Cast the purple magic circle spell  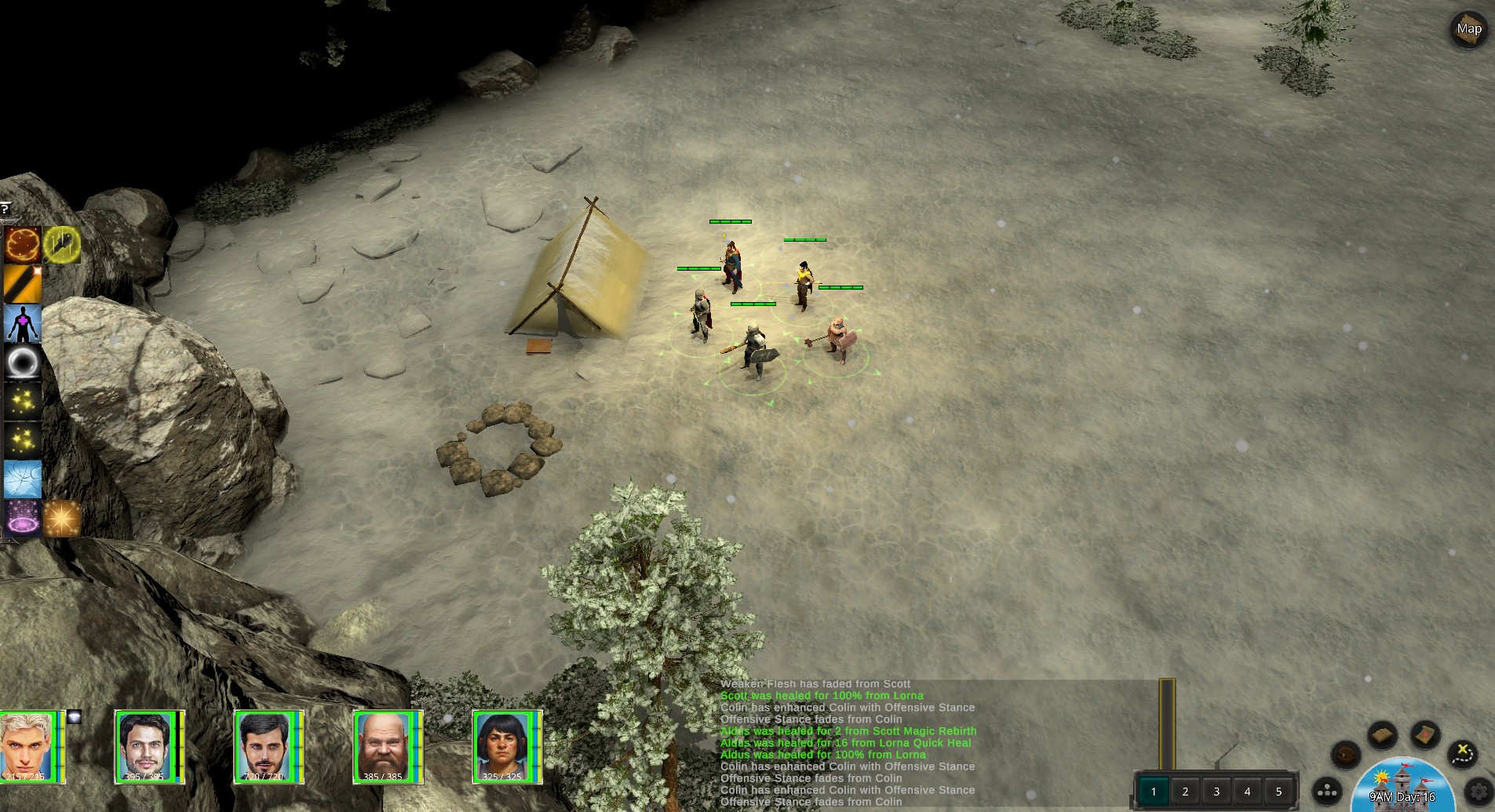point(22,518)
